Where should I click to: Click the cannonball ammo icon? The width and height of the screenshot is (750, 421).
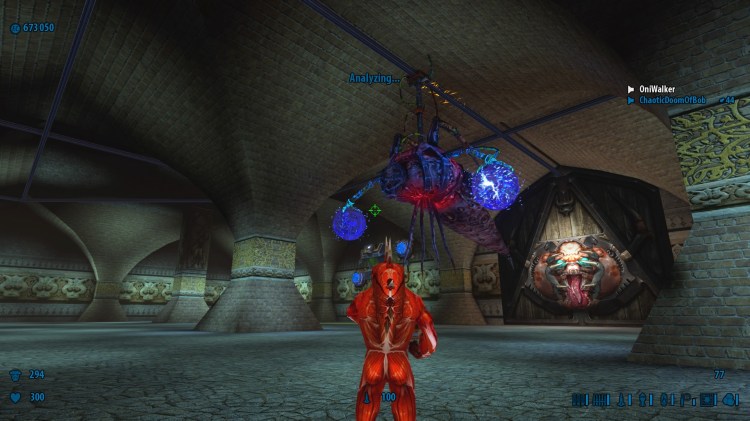(728, 400)
